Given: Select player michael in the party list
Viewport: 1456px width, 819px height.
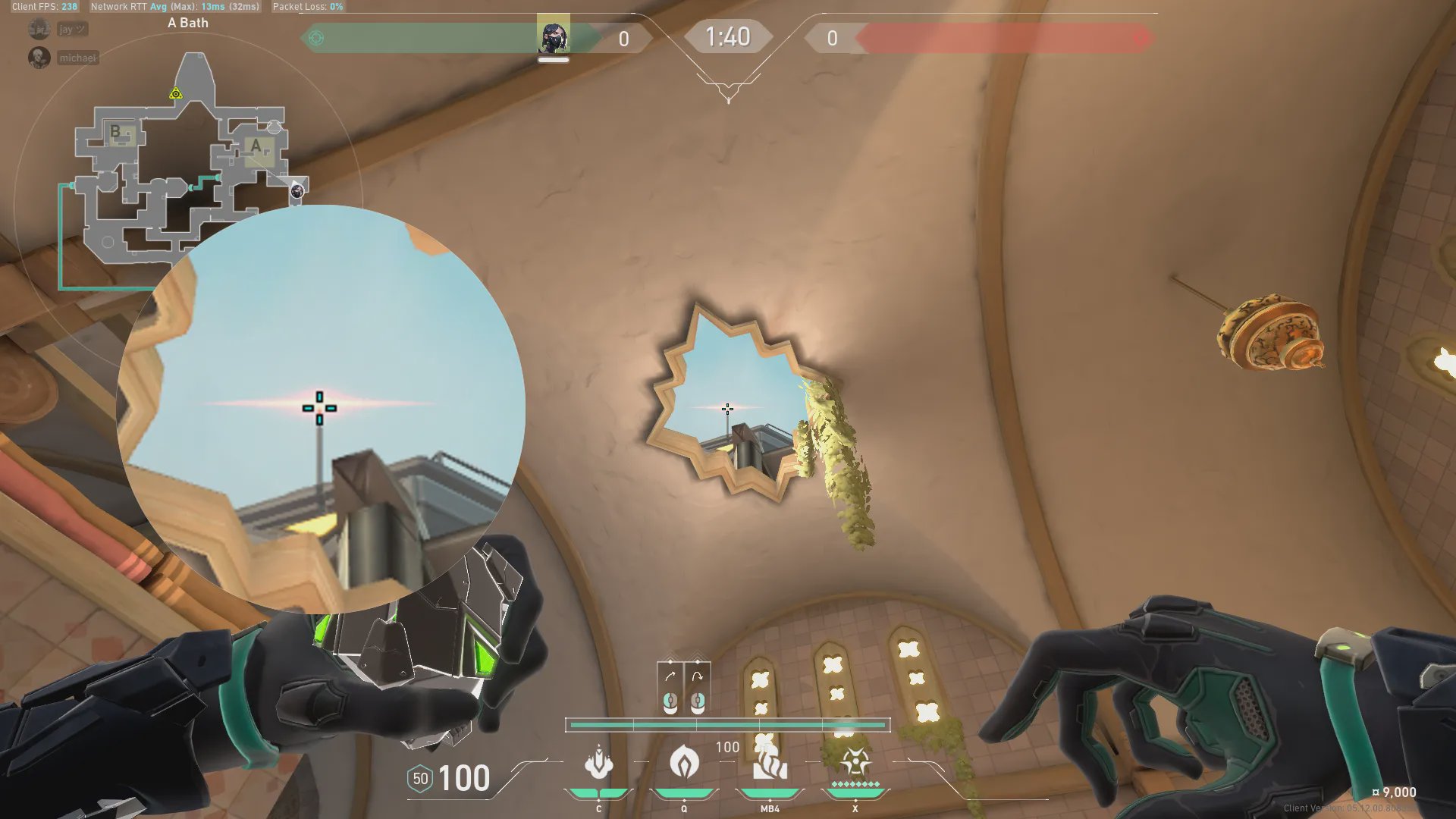Looking at the screenshot, I should point(77,58).
